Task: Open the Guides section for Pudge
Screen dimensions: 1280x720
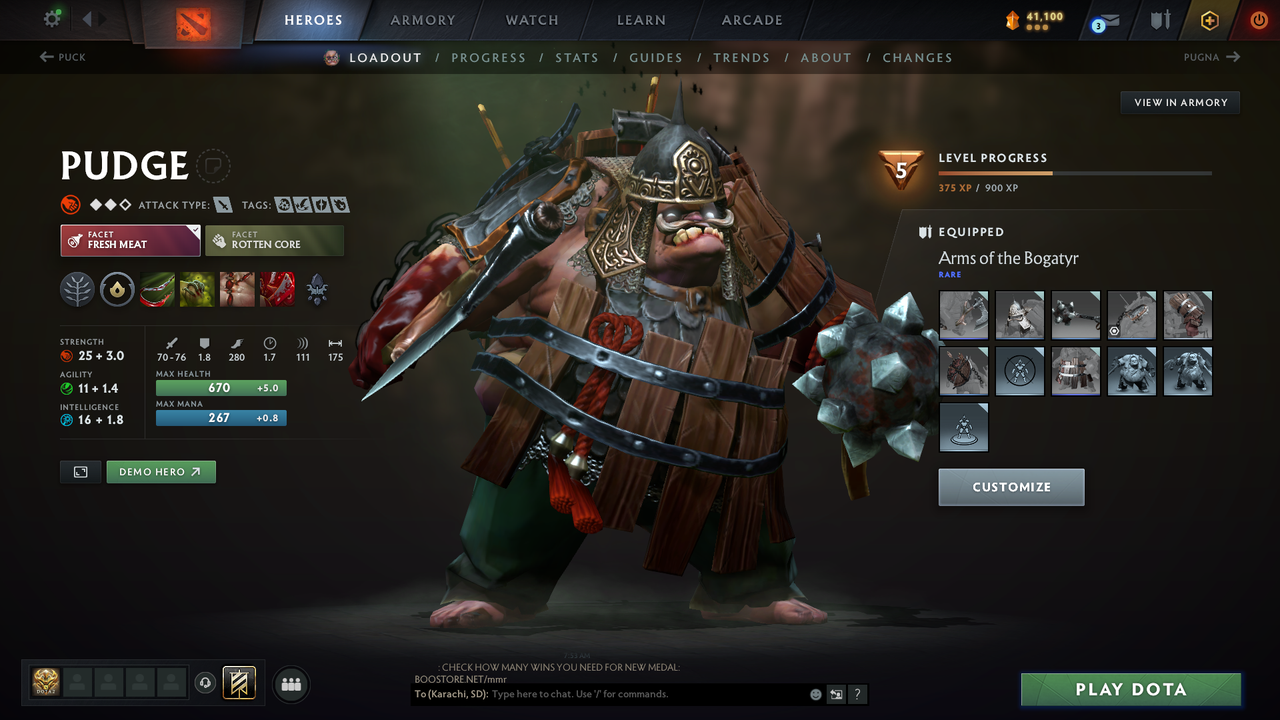Action: coord(656,57)
